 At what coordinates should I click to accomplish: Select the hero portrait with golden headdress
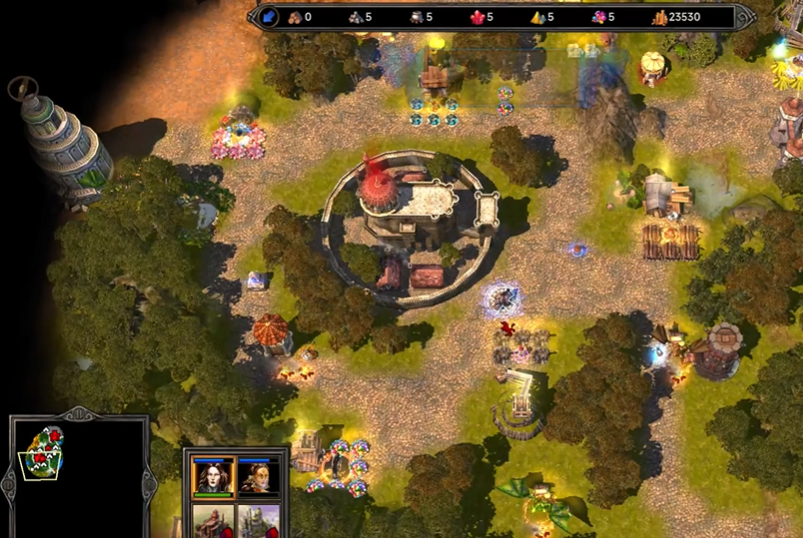coord(258,476)
